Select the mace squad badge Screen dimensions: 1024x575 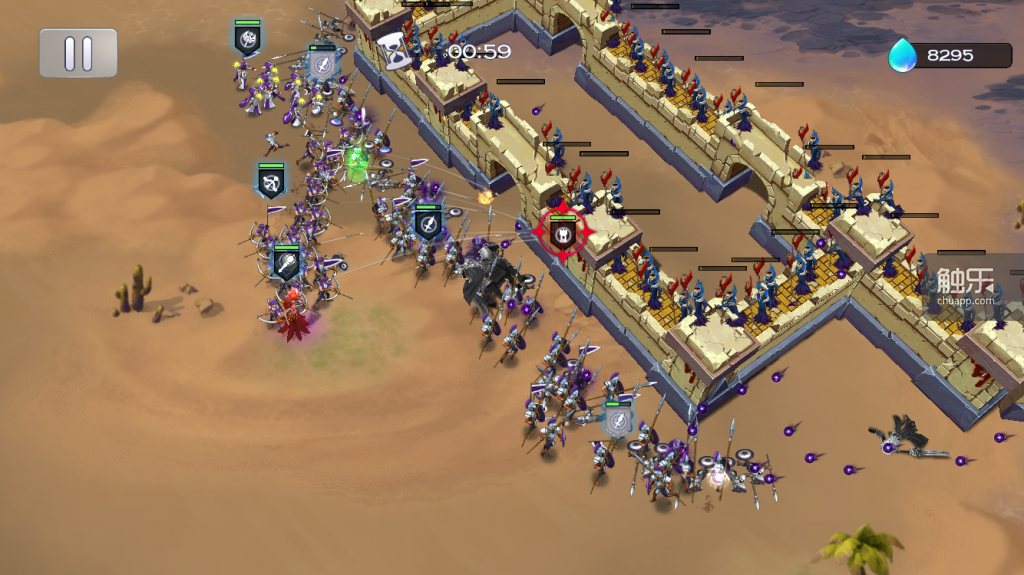(287, 263)
